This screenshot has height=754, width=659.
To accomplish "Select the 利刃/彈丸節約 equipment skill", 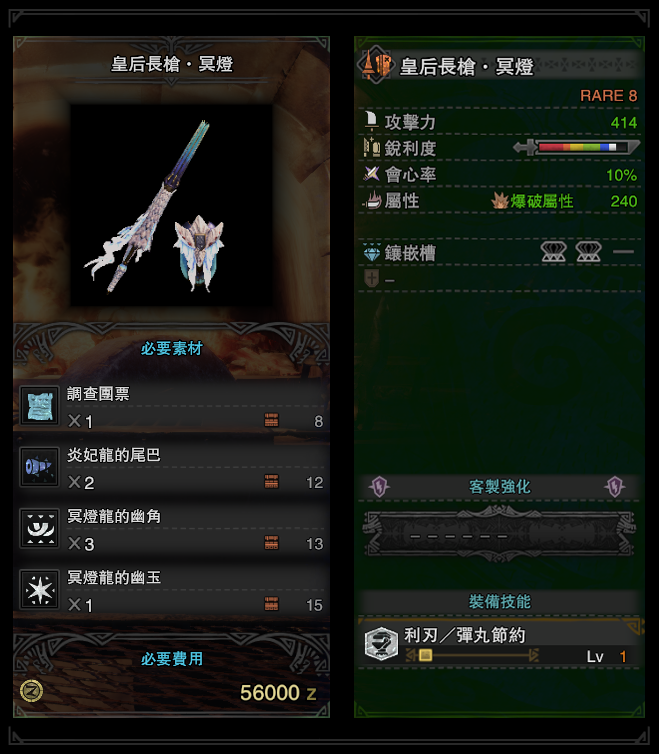I will [498, 645].
